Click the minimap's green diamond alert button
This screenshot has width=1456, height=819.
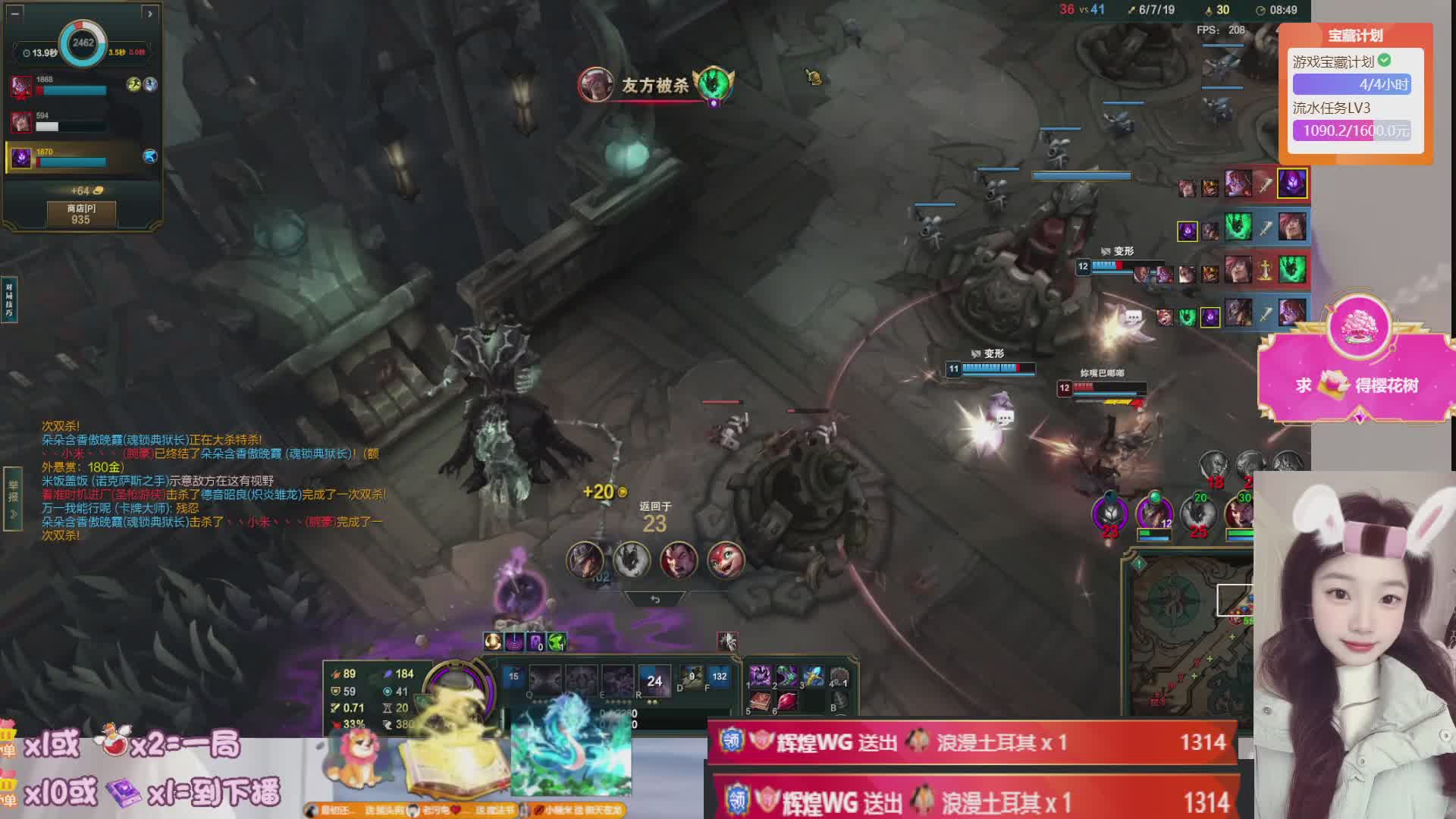pos(1138,563)
